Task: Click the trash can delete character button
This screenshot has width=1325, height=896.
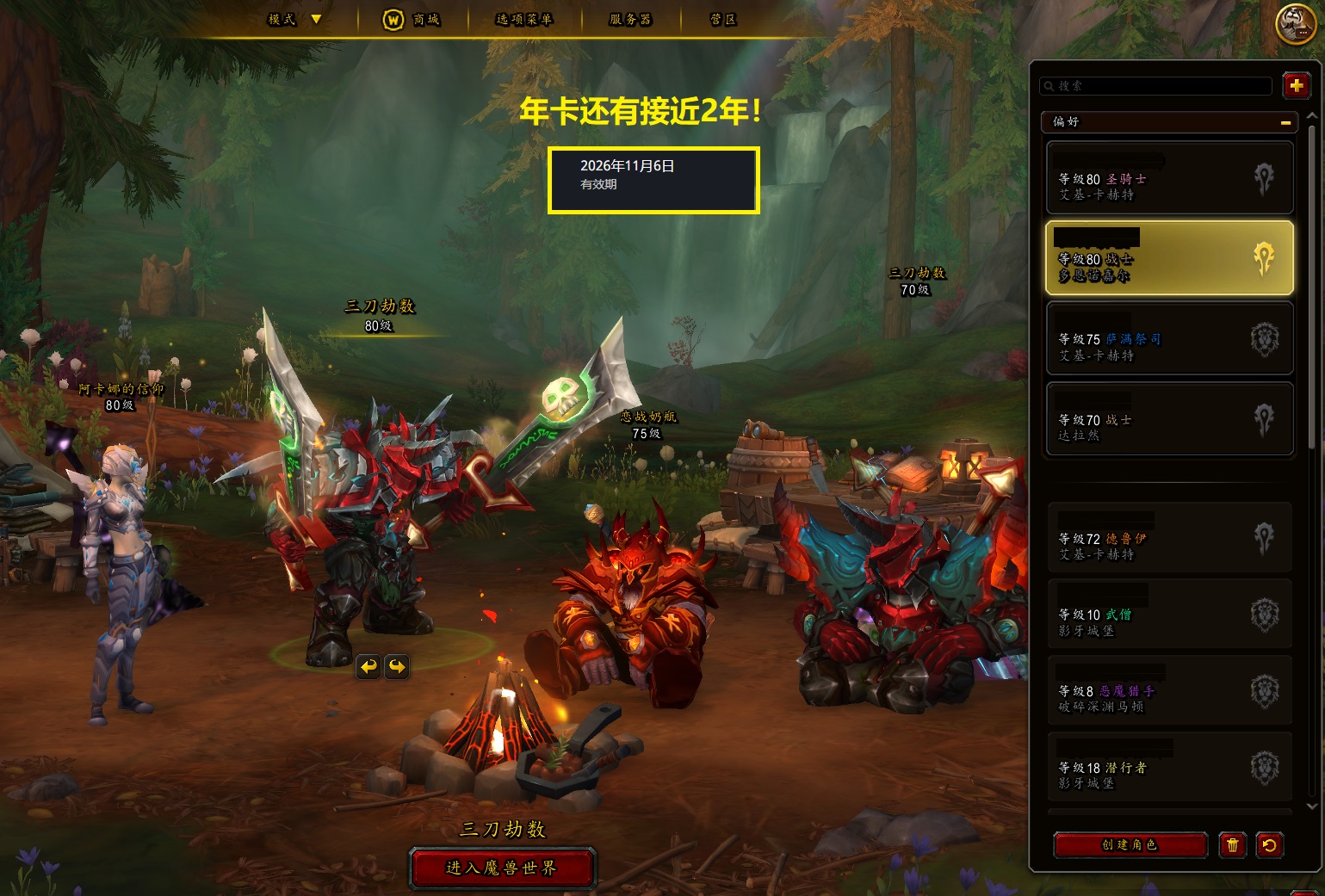Action: pos(1232,845)
